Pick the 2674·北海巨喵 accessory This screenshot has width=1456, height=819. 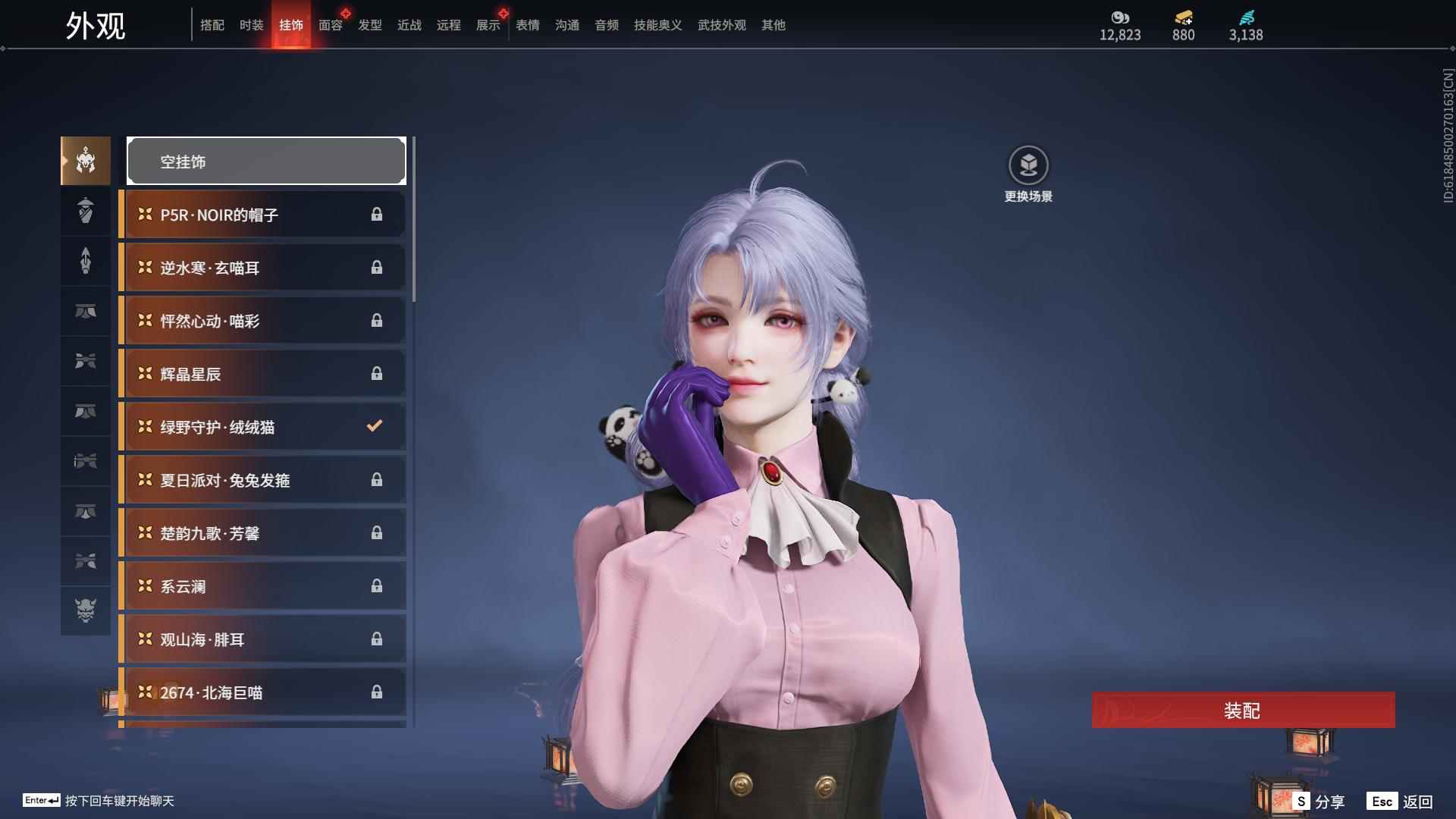262,692
